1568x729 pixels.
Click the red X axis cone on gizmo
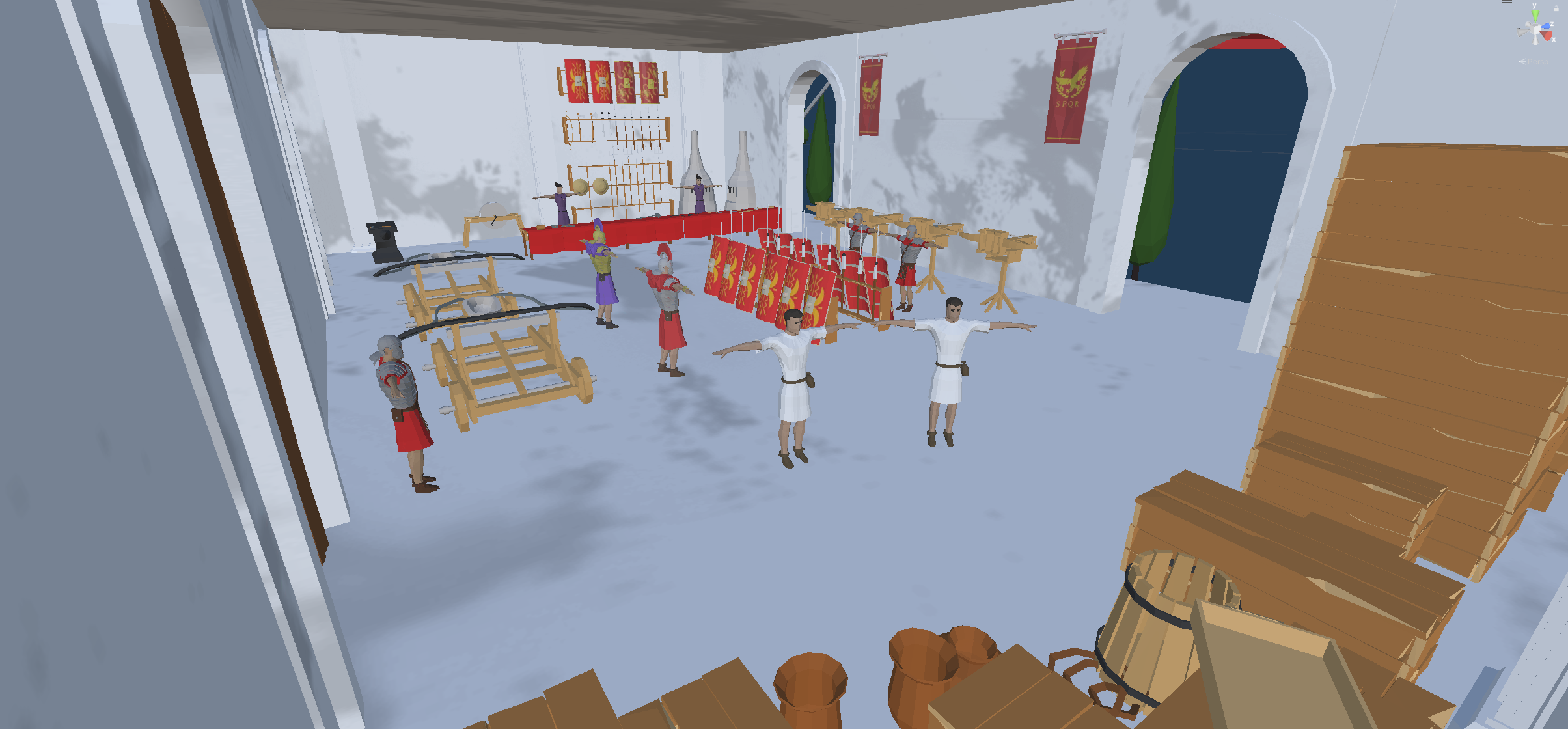[1547, 35]
